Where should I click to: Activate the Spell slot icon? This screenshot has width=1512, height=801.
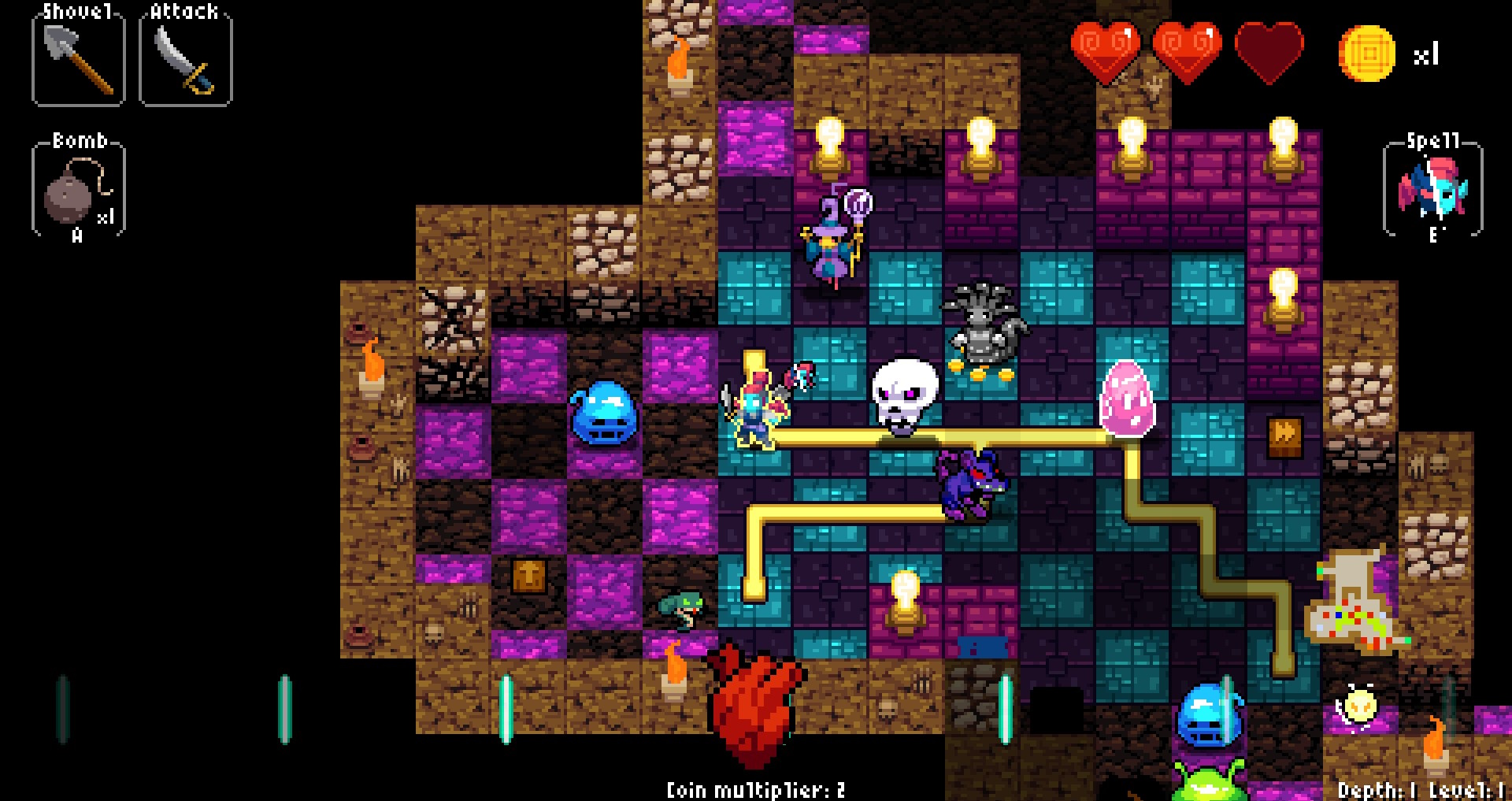(x=1432, y=189)
